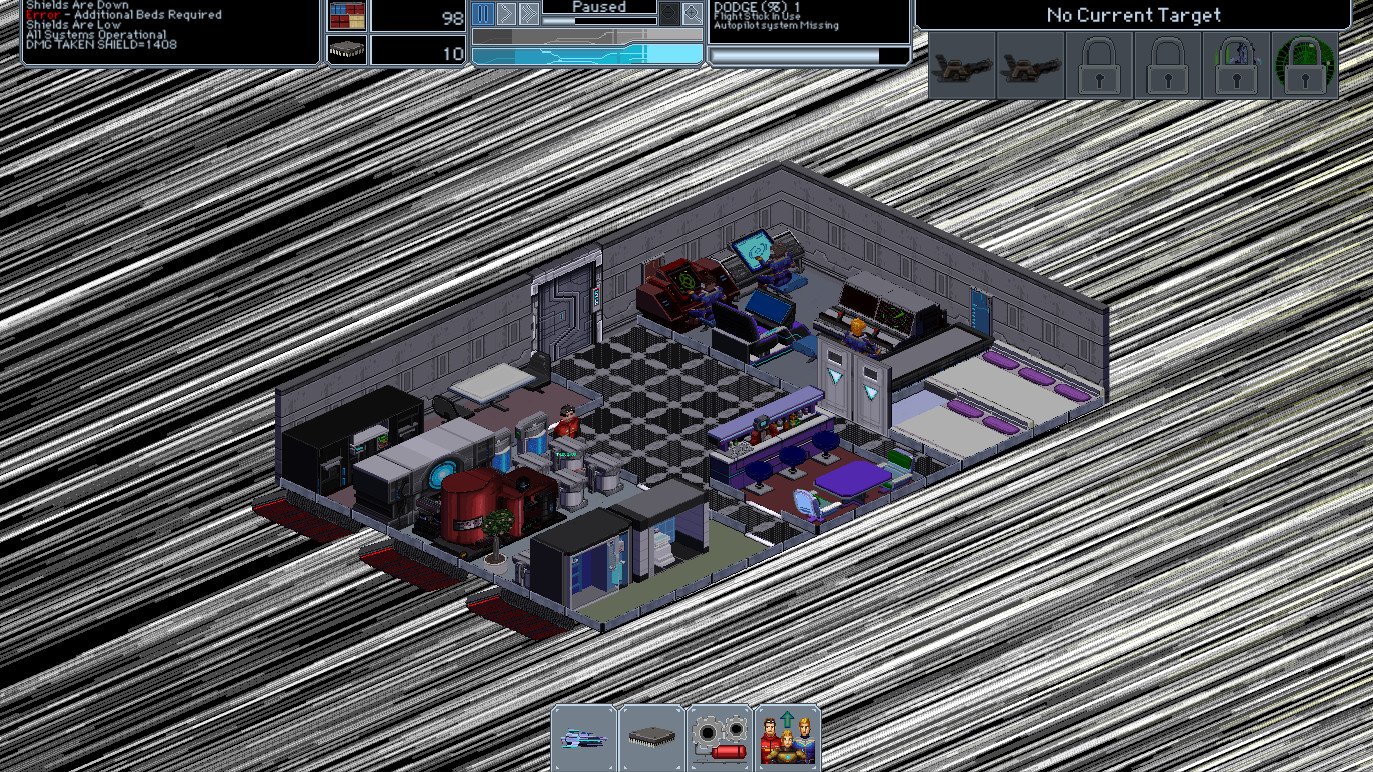Zoom in with the plus magnifier
The image size is (1373, 772).
coord(693,14)
